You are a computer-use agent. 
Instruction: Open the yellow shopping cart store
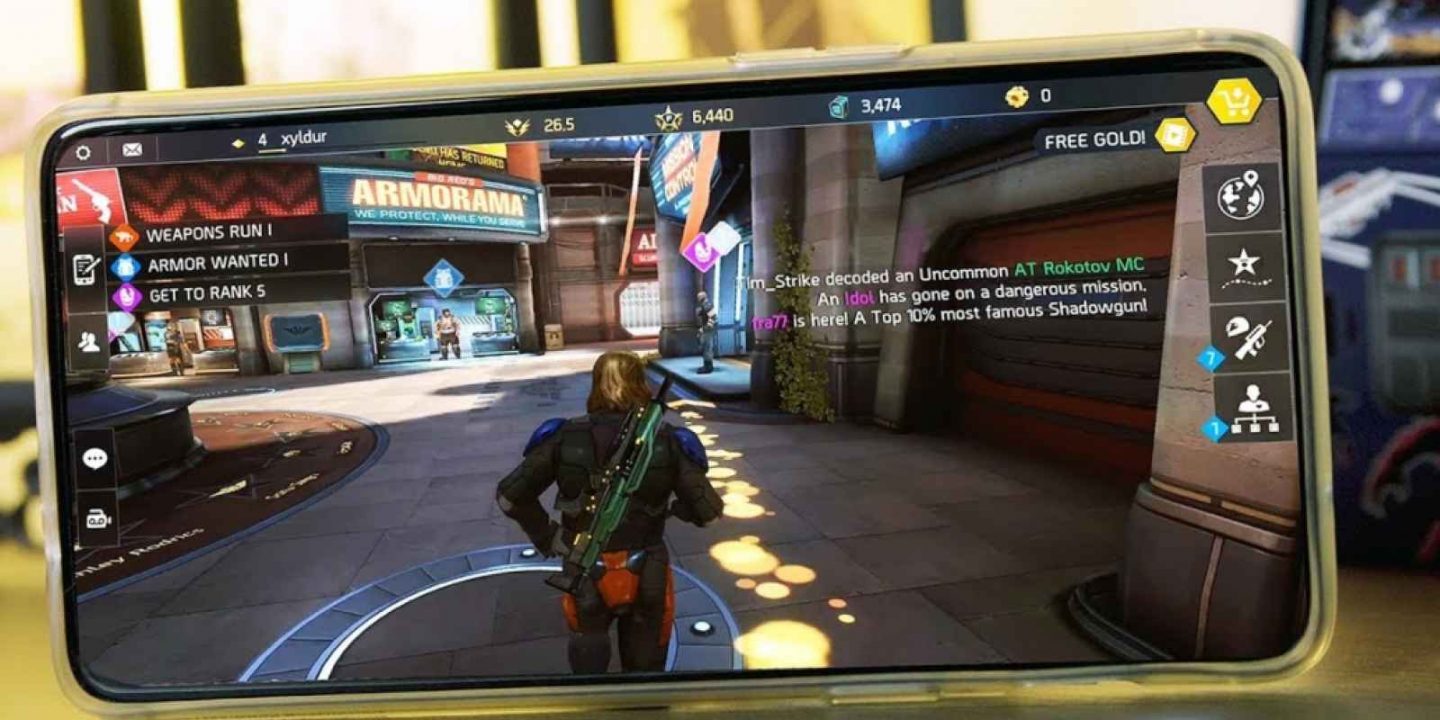(x=1234, y=101)
